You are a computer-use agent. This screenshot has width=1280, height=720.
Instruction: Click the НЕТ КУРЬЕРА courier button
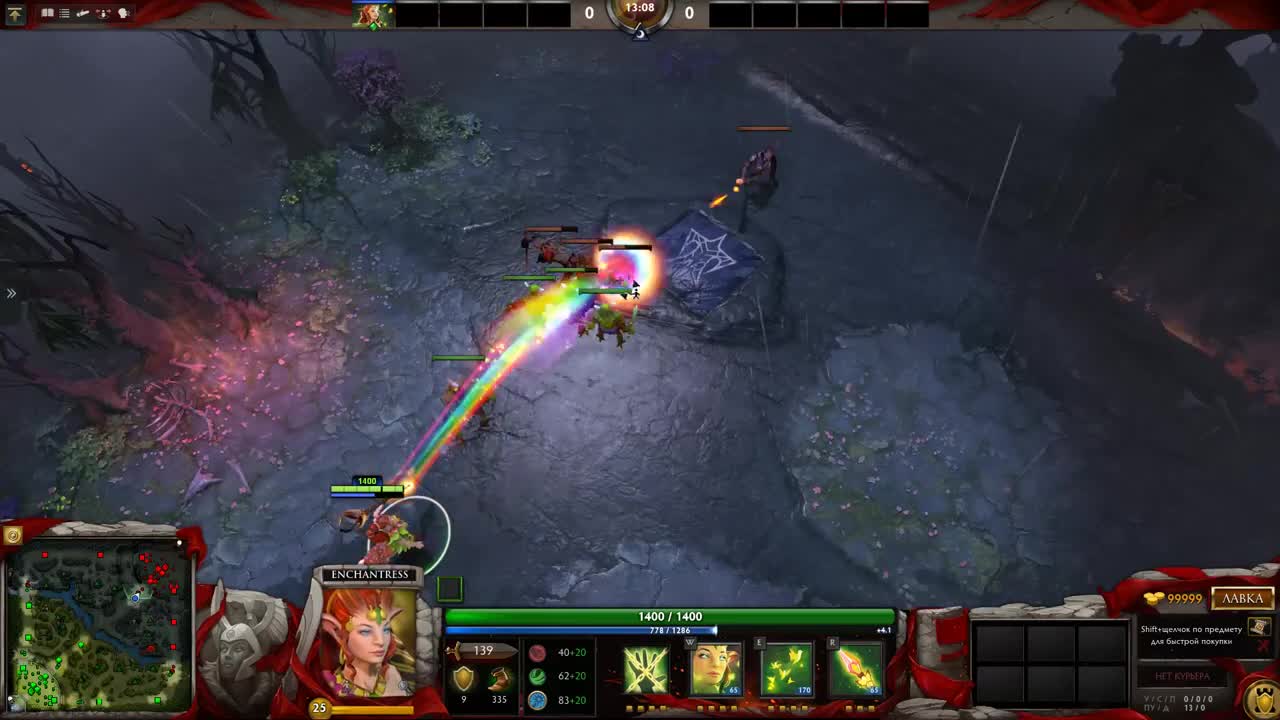[x=1182, y=676]
